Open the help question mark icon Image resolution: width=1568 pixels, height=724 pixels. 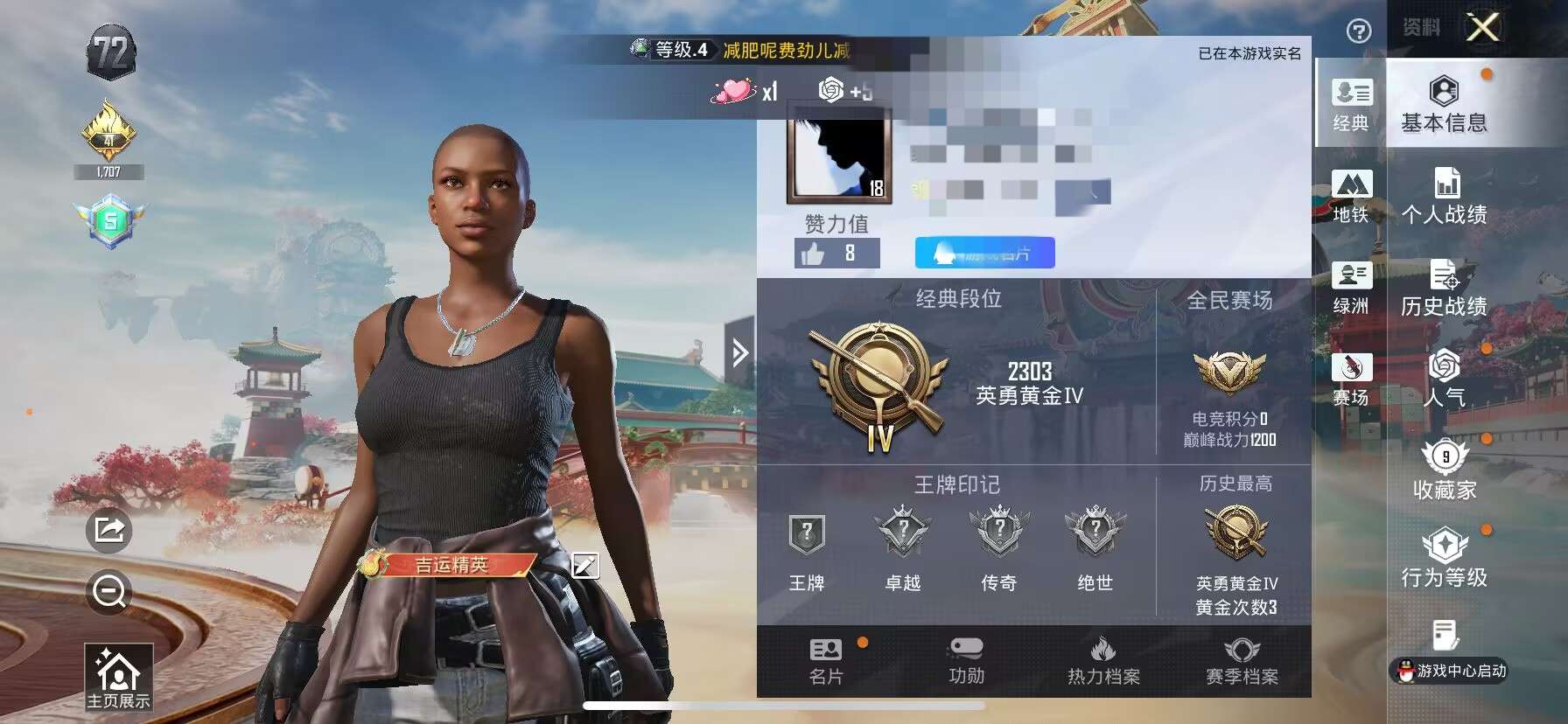point(1359,32)
